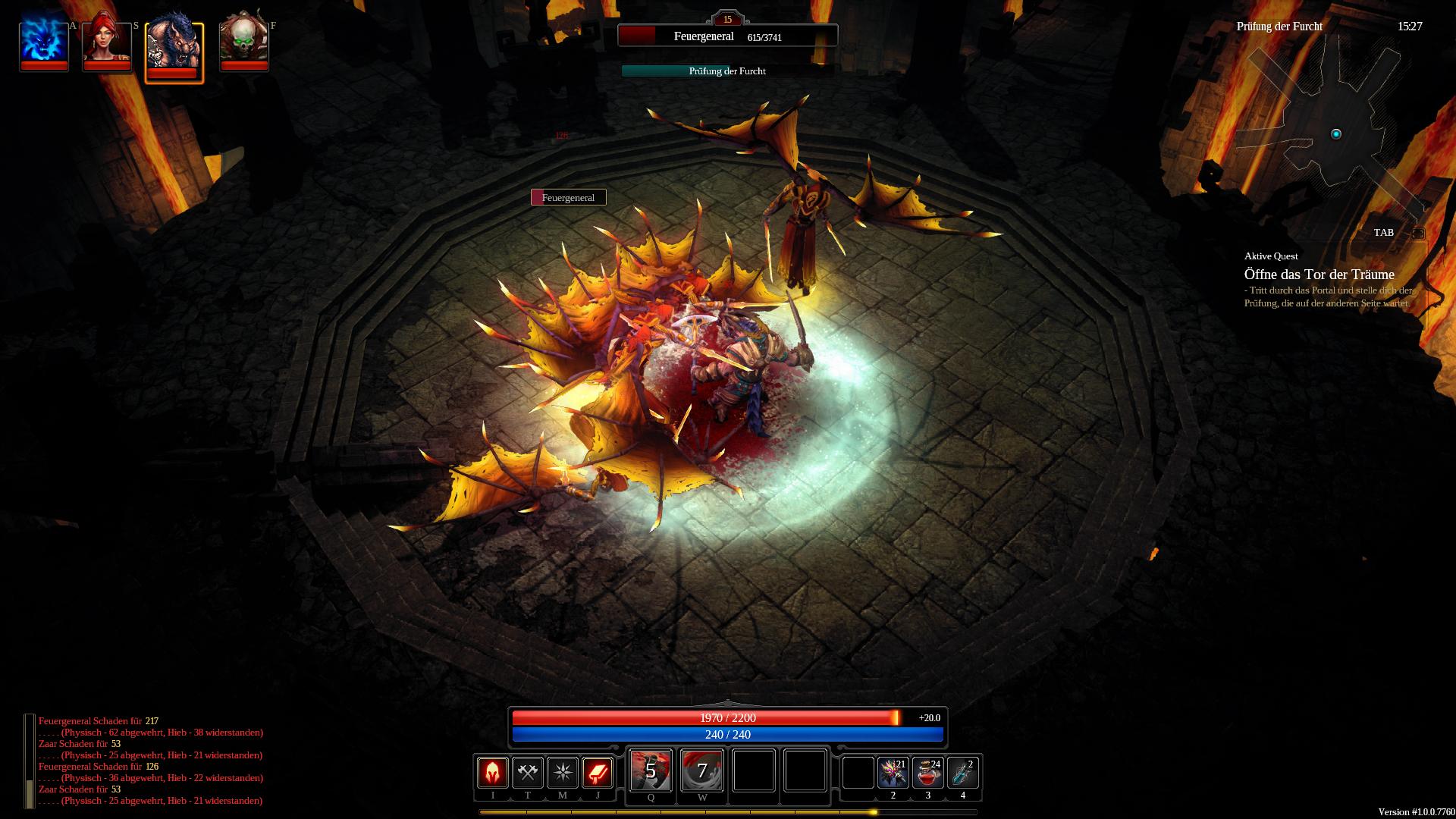
Task: Activate the W whirl ability slot
Action: click(x=702, y=770)
